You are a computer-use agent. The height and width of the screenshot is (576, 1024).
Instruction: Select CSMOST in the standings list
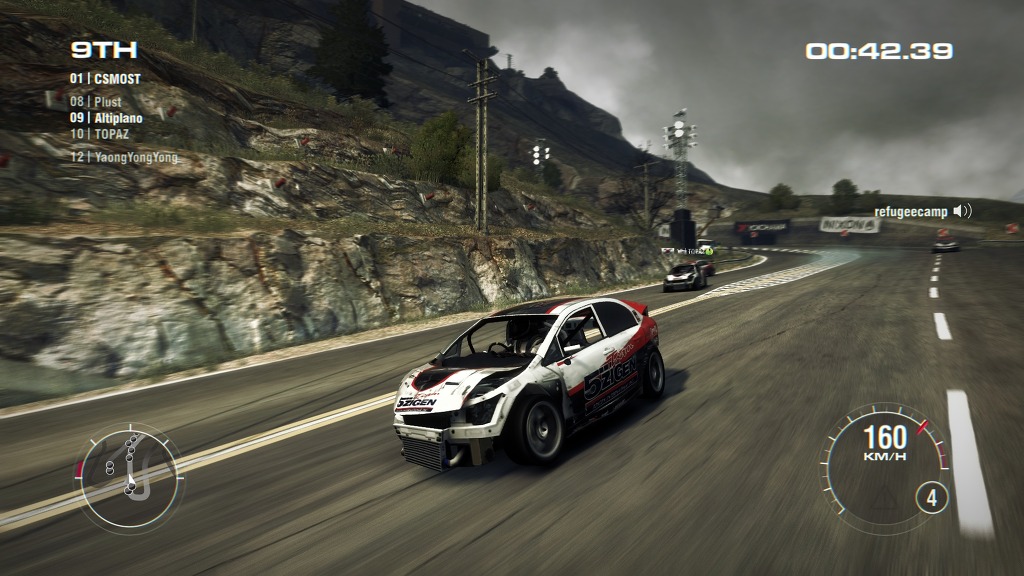[106, 78]
